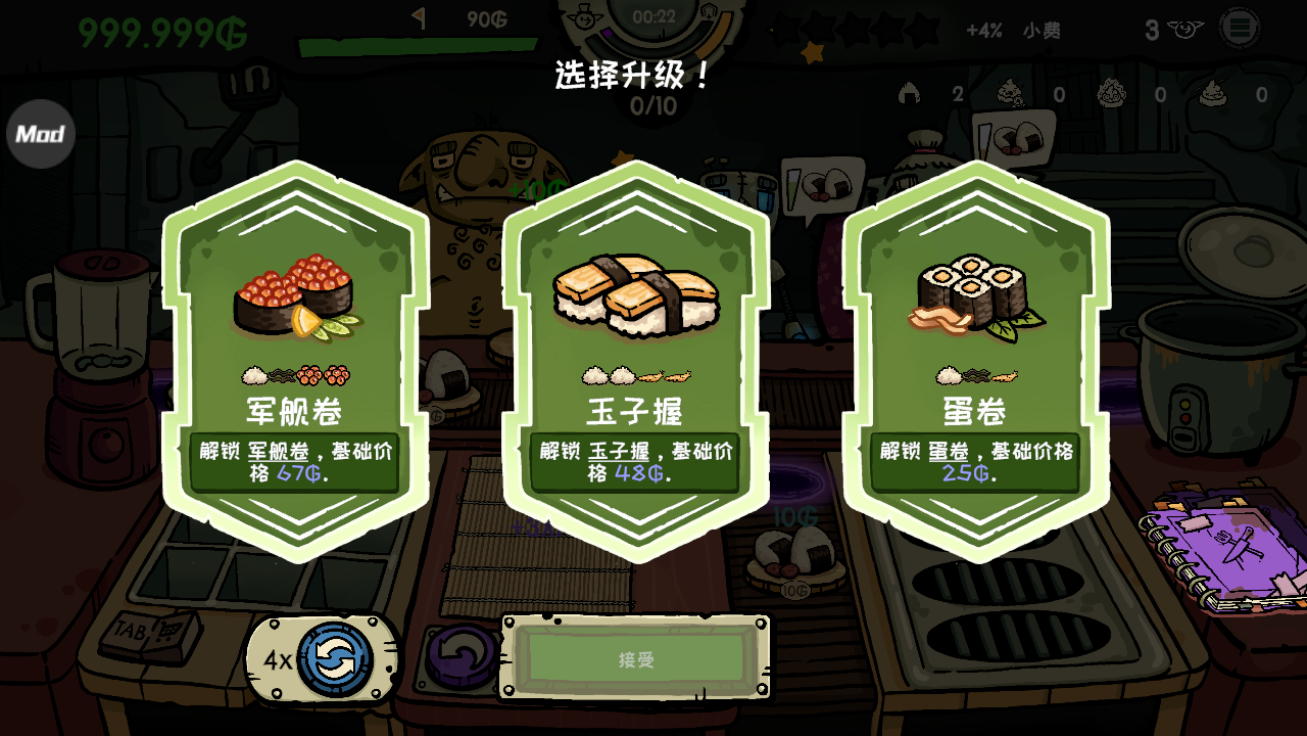Pick the 蛋卷 upgrade card
Viewport: 1307px width, 736px height.
point(975,360)
